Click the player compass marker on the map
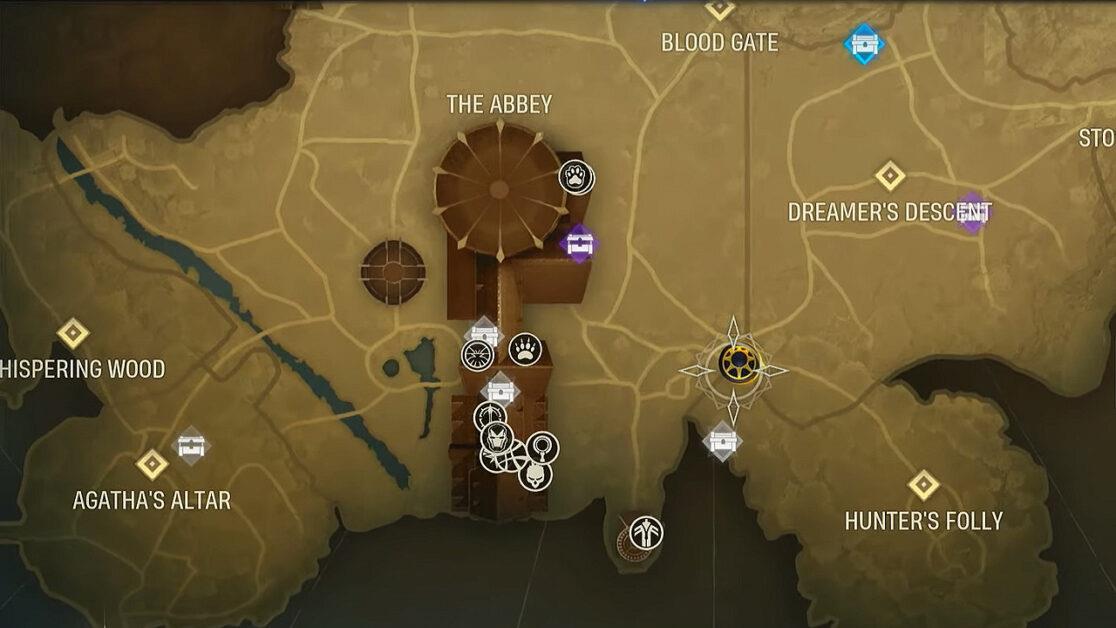Screen dimensions: 1116x628 (735, 364)
